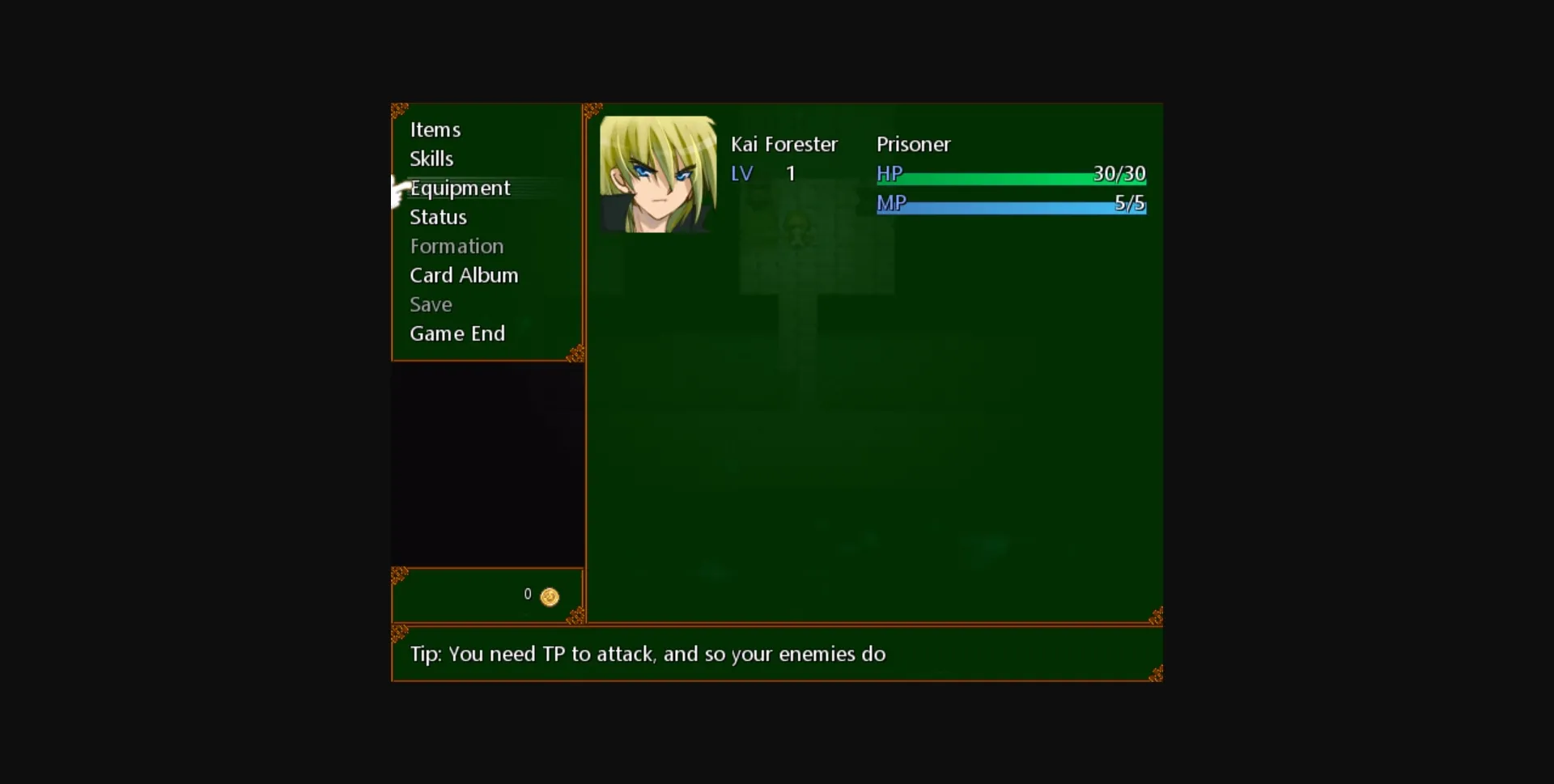The height and width of the screenshot is (784, 1554).
Task: Select the Formation option
Action: click(x=456, y=246)
